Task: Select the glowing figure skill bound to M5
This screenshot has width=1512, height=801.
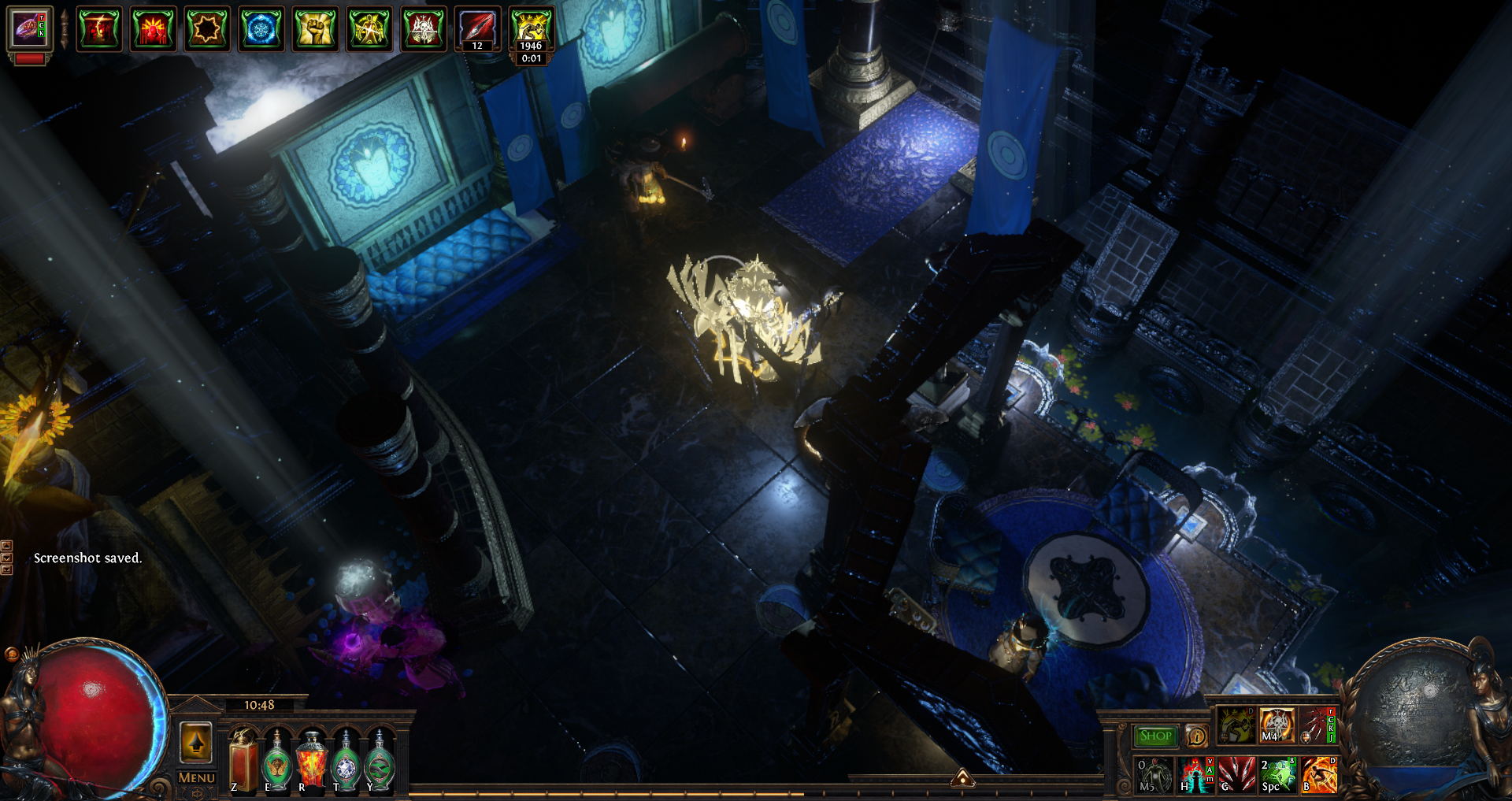Action: click(x=1153, y=774)
